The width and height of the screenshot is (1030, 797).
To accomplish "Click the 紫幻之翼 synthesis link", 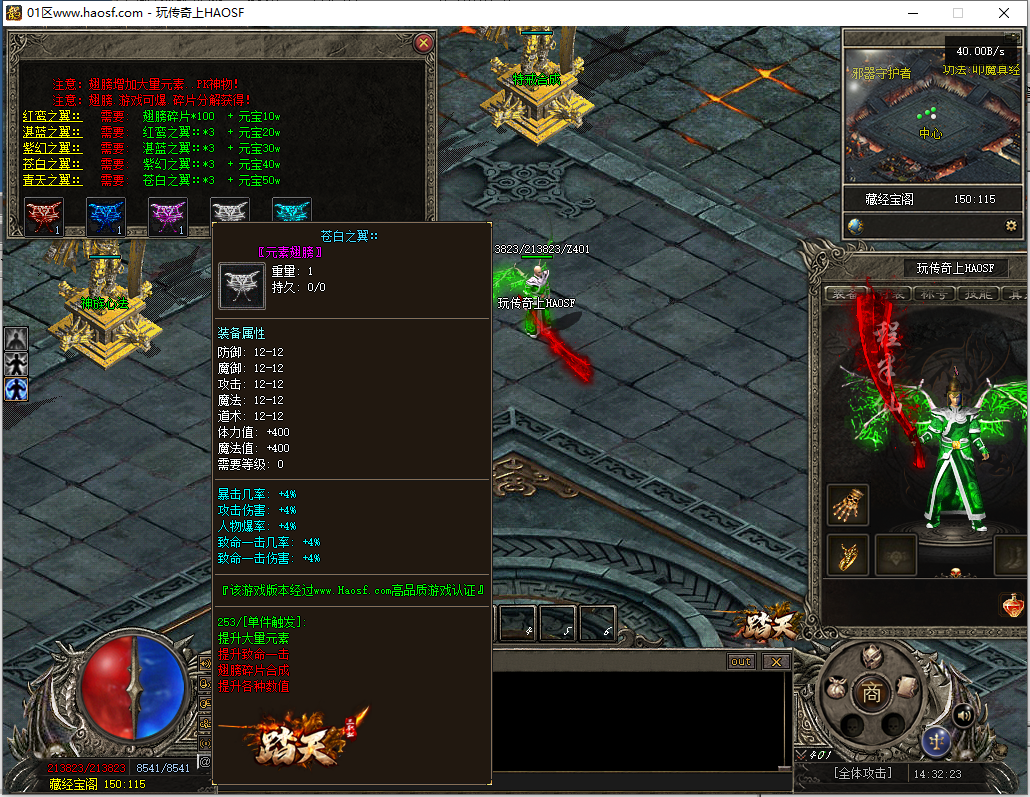I will [x=51, y=149].
